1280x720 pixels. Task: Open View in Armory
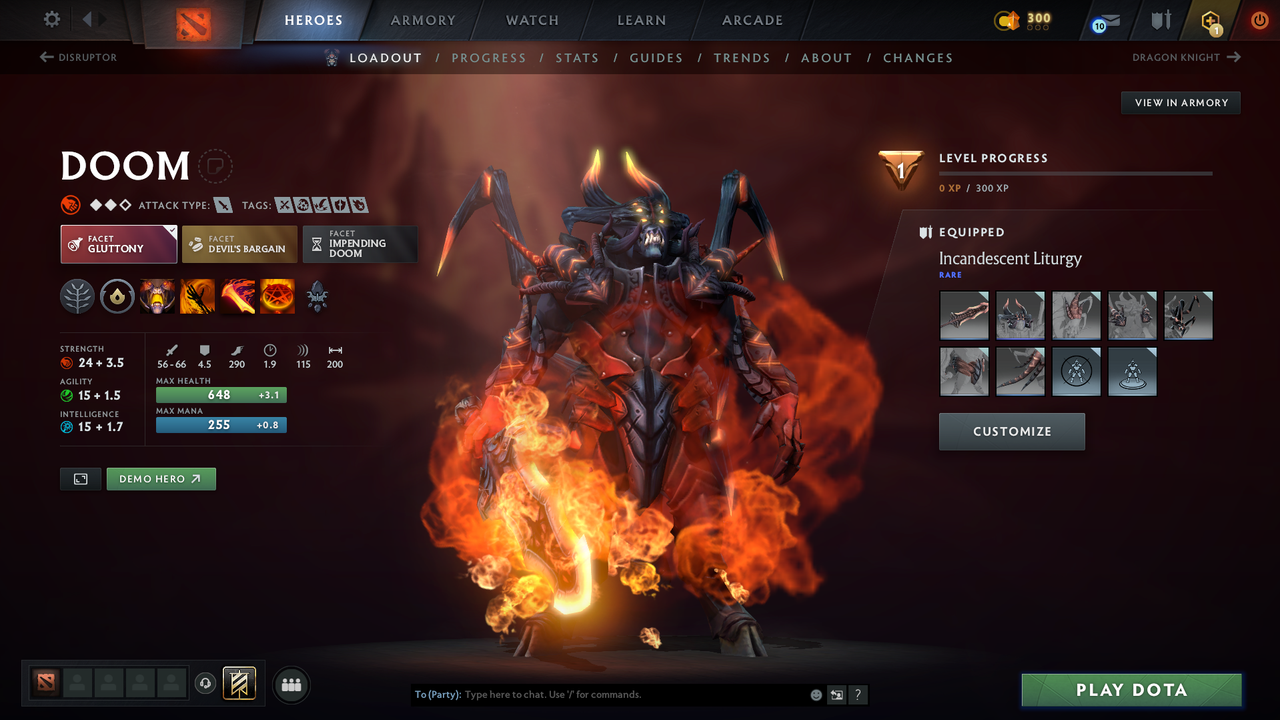(1180, 102)
